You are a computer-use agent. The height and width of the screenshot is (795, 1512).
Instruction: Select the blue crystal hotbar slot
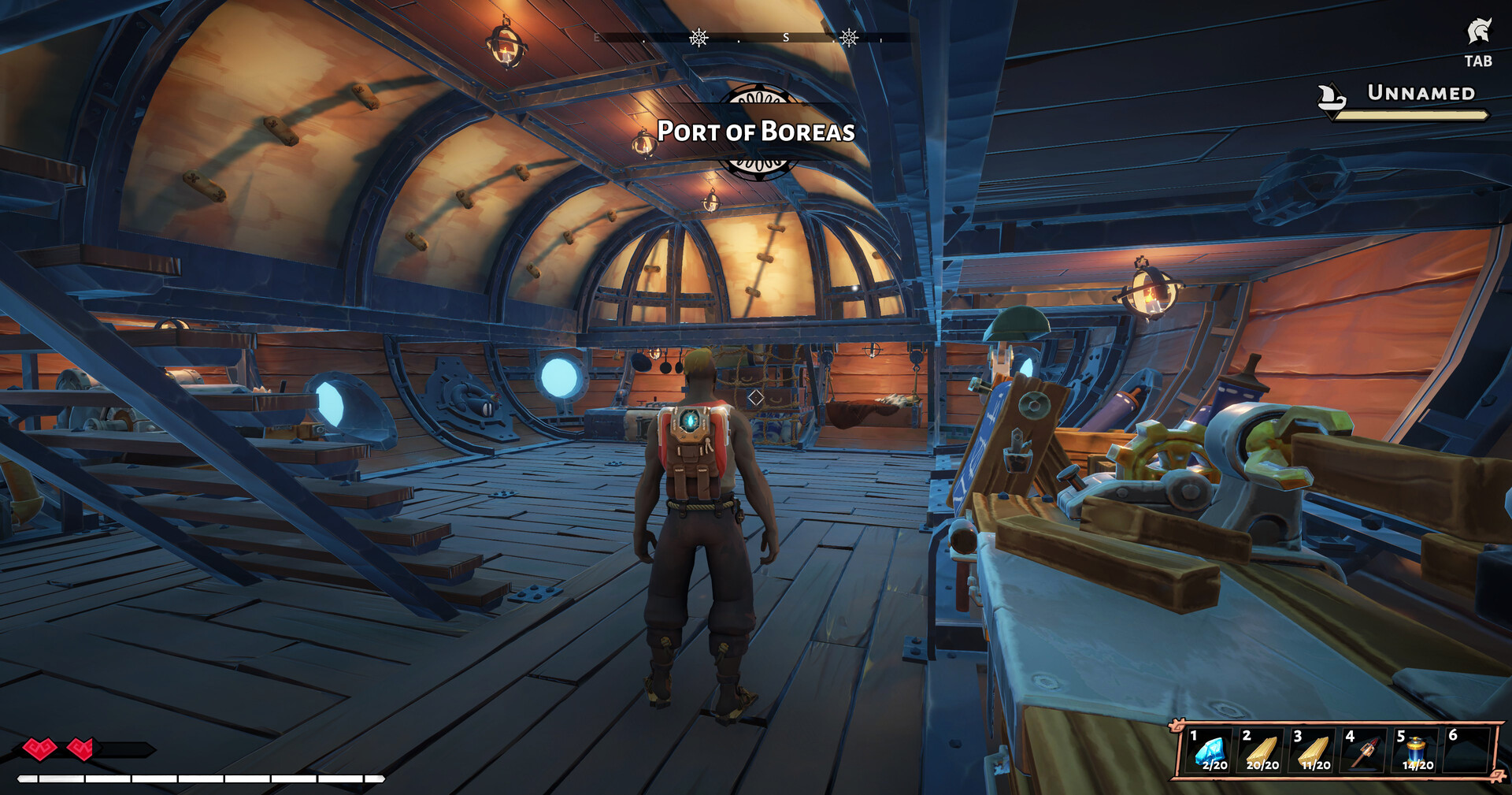coord(1210,752)
